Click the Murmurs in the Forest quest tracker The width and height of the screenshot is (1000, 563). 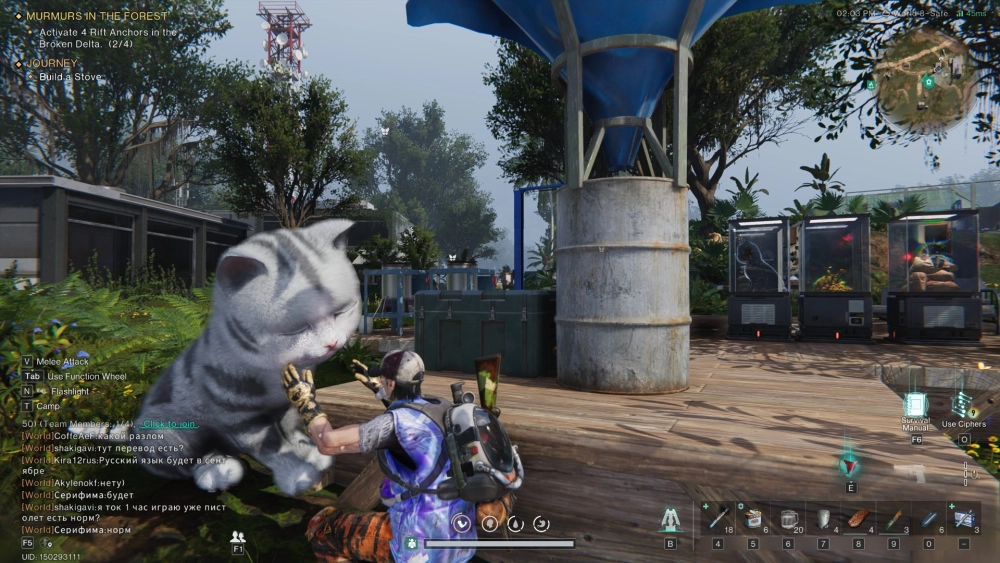point(97,16)
